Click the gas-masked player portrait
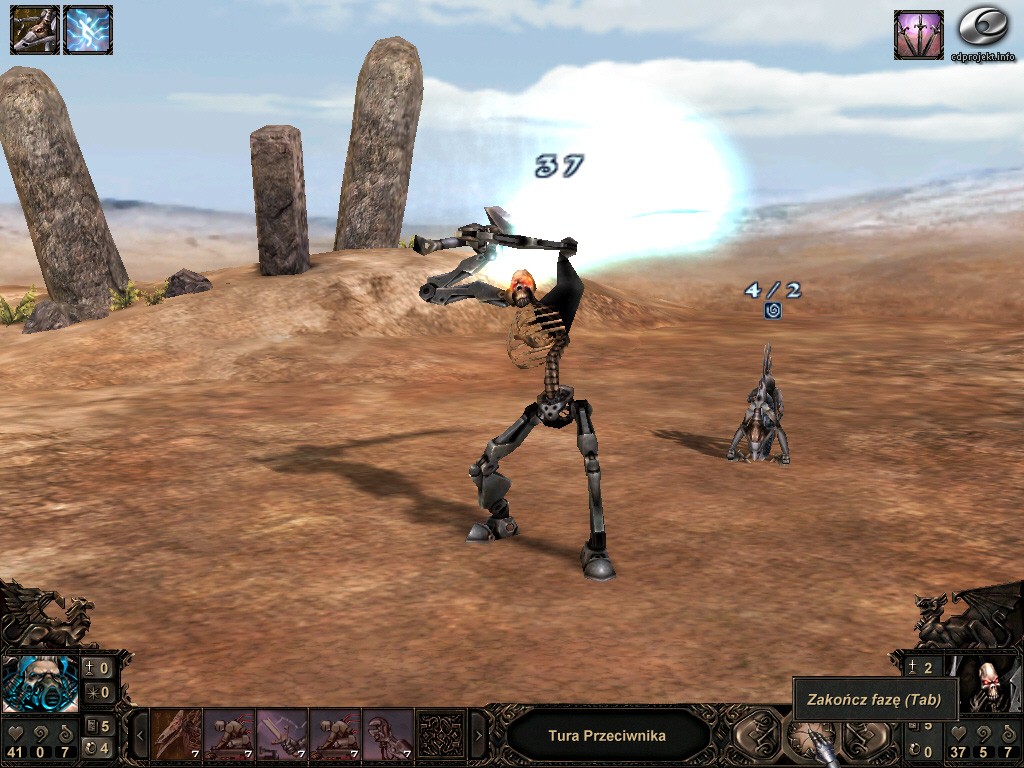 click(40, 682)
